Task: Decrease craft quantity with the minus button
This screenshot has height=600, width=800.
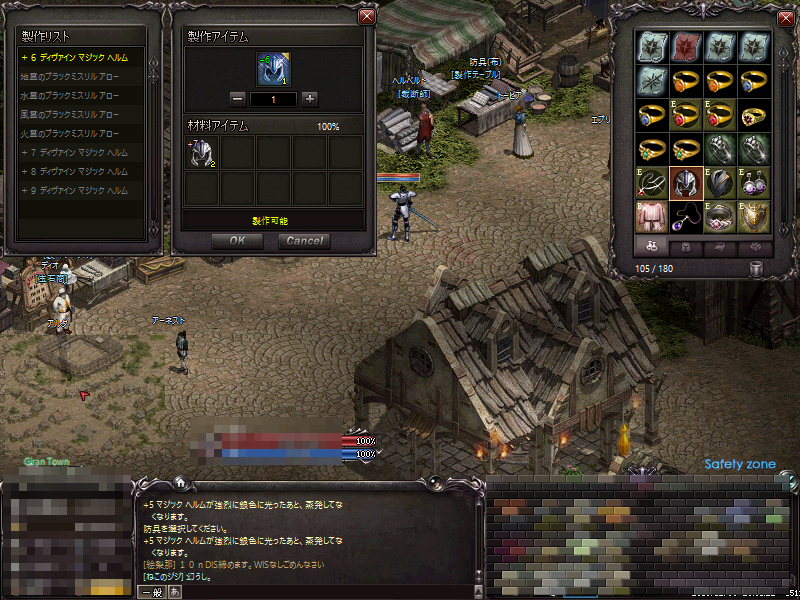Action: pos(238,99)
